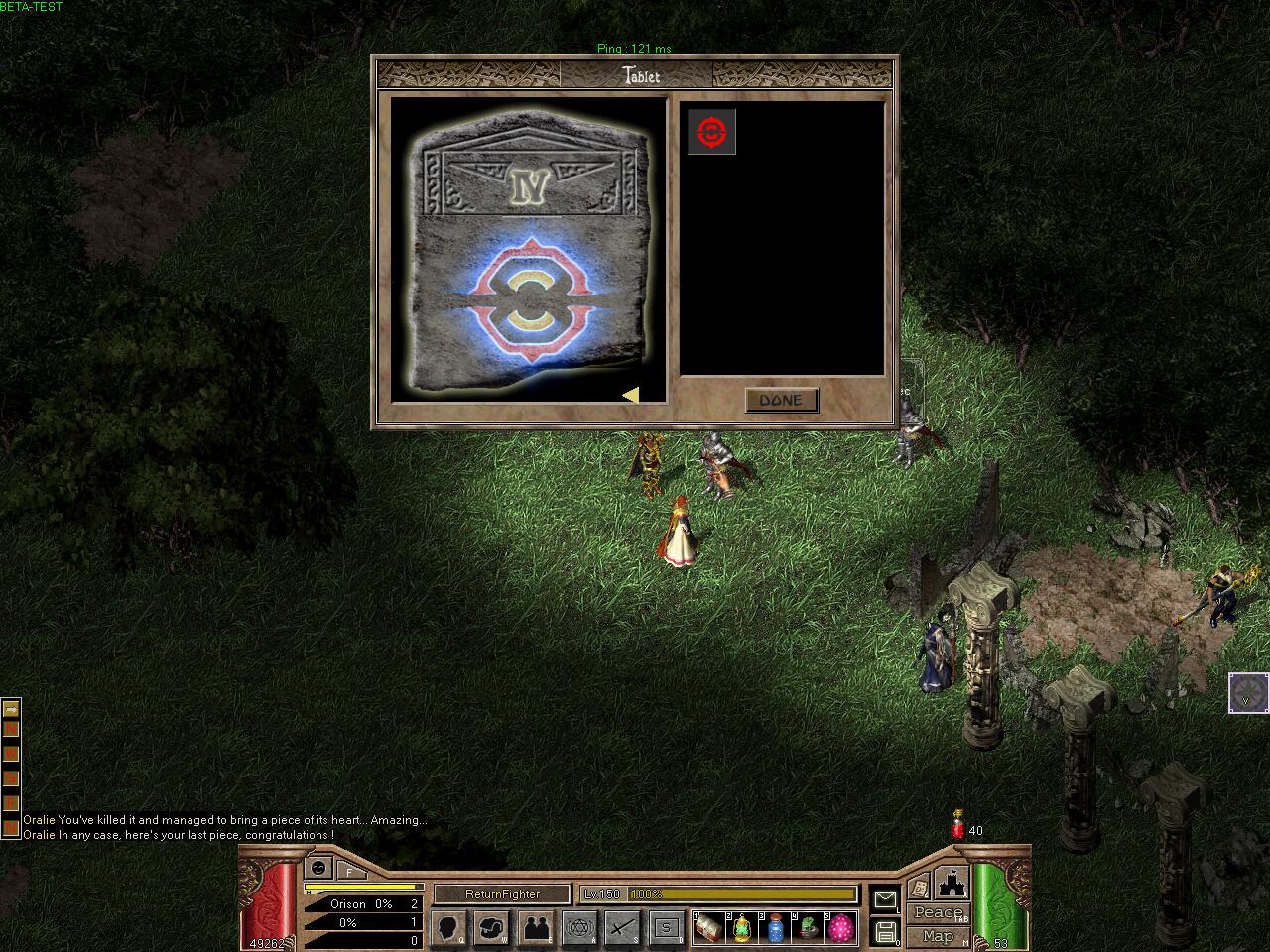Select the red rune piece slot
Image resolution: width=1270 pixels, height=952 pixels.
tap(711, 132)
